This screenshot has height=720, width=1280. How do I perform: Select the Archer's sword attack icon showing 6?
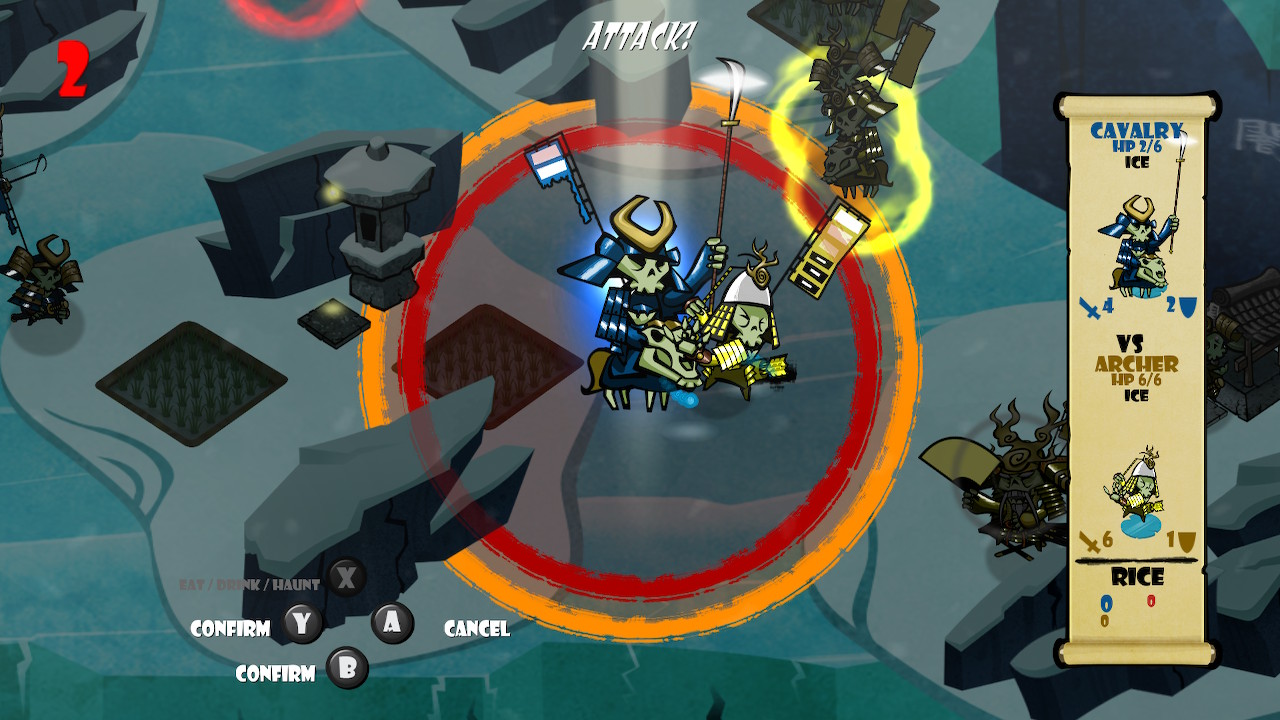tap(1090, 540)
